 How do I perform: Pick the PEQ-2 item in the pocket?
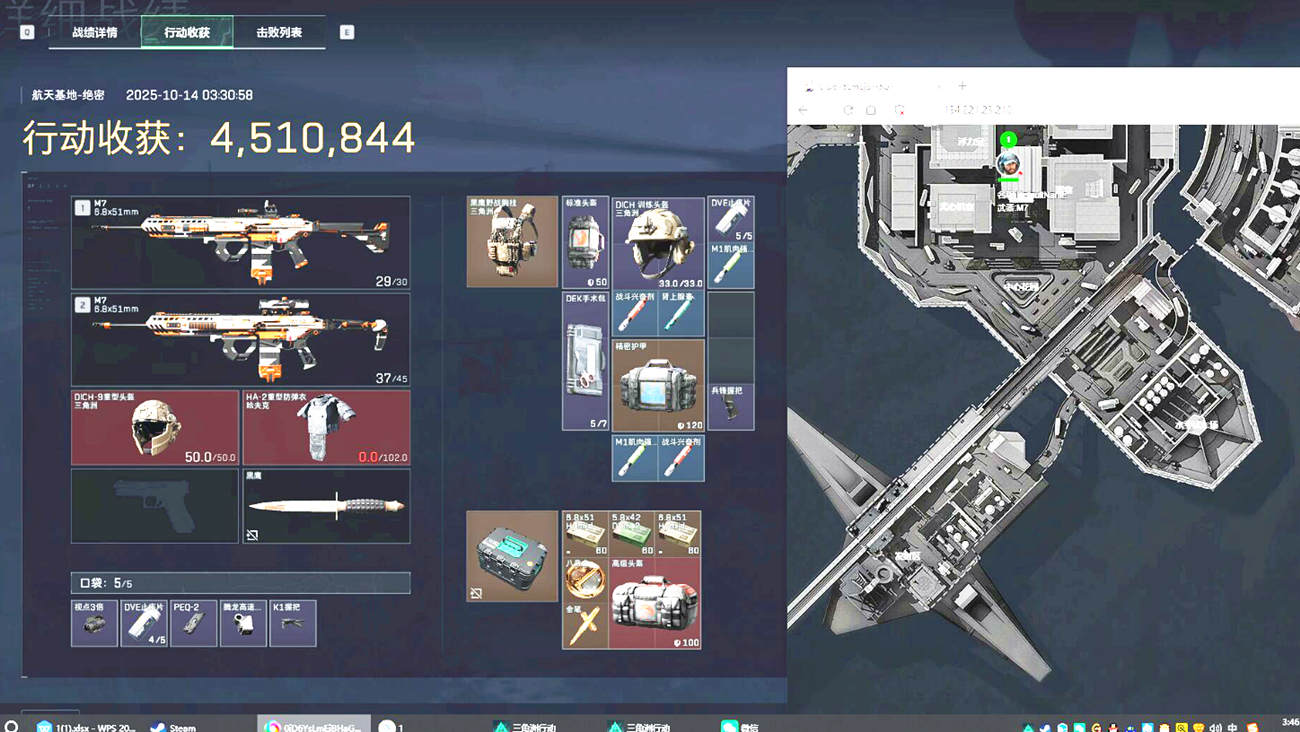[193, 623]
